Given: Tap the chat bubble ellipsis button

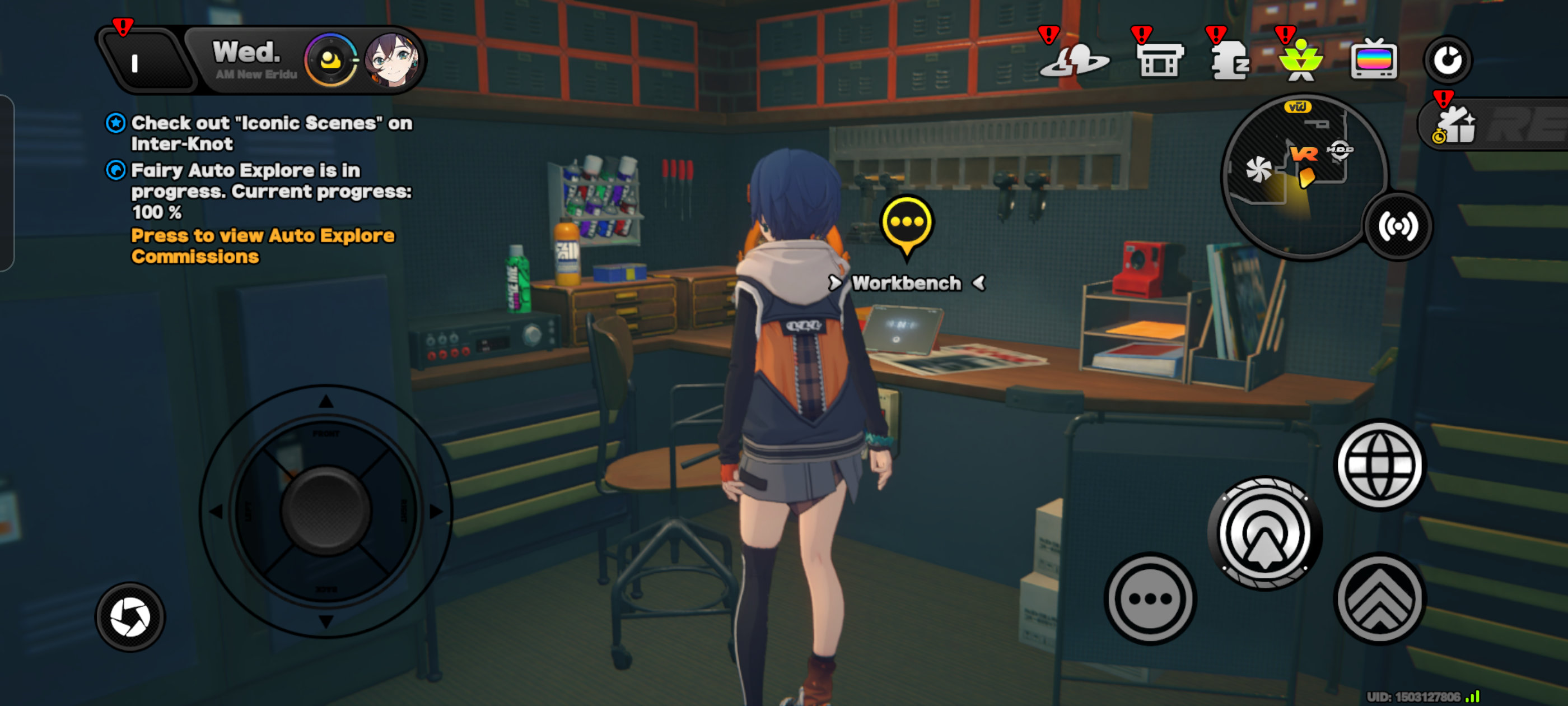Looking at the screenshot, I should tap(1149, 598).
